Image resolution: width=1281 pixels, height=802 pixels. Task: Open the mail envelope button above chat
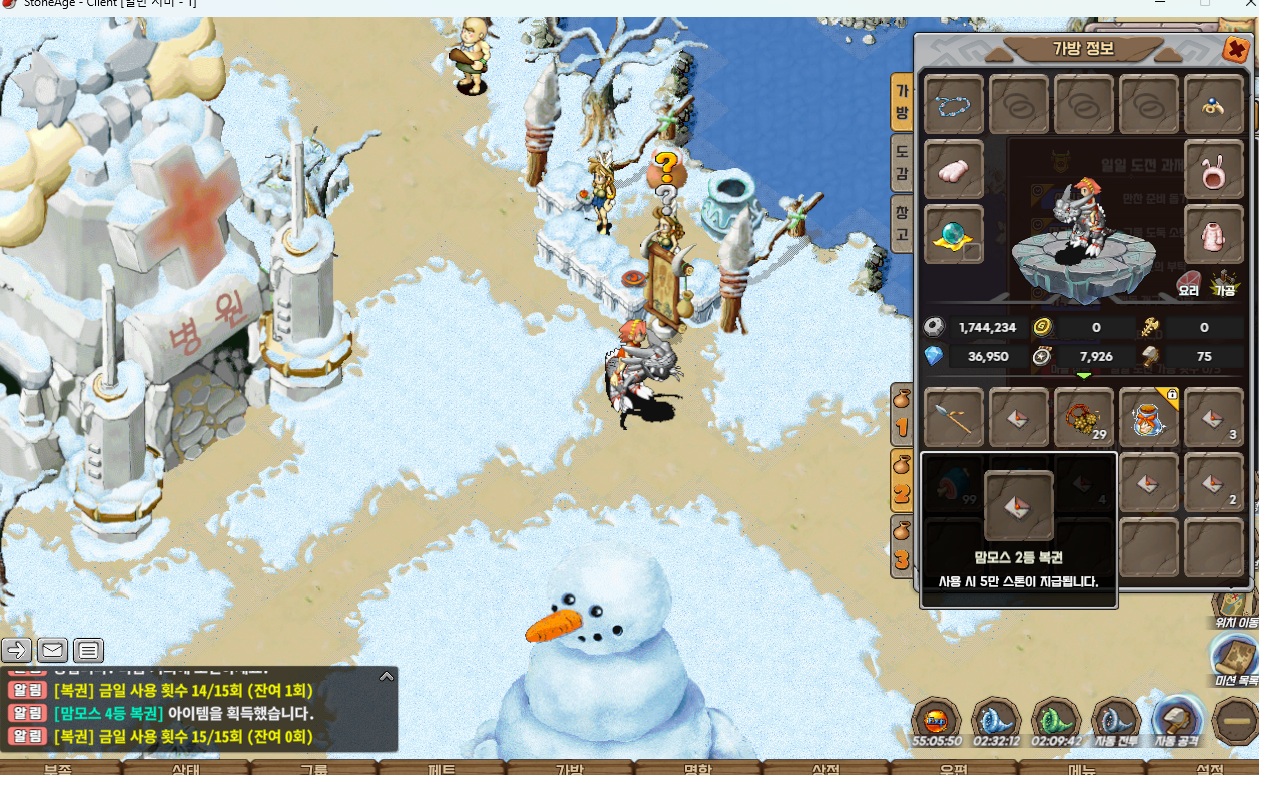point(53,651)
